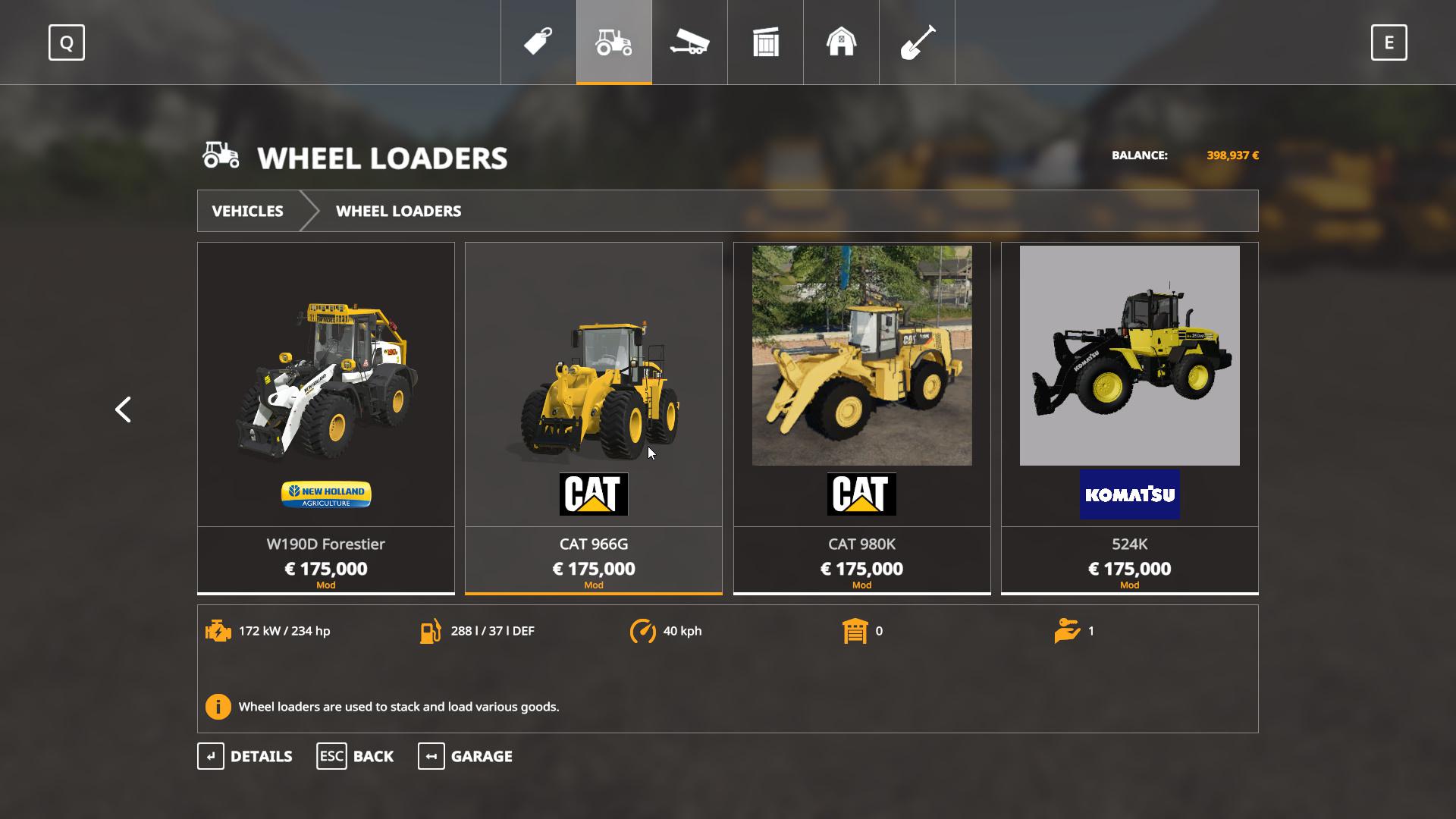The height and width of the screenshot is (819, 1456).
Task: Open the Garage view
Action: (465, 756)
